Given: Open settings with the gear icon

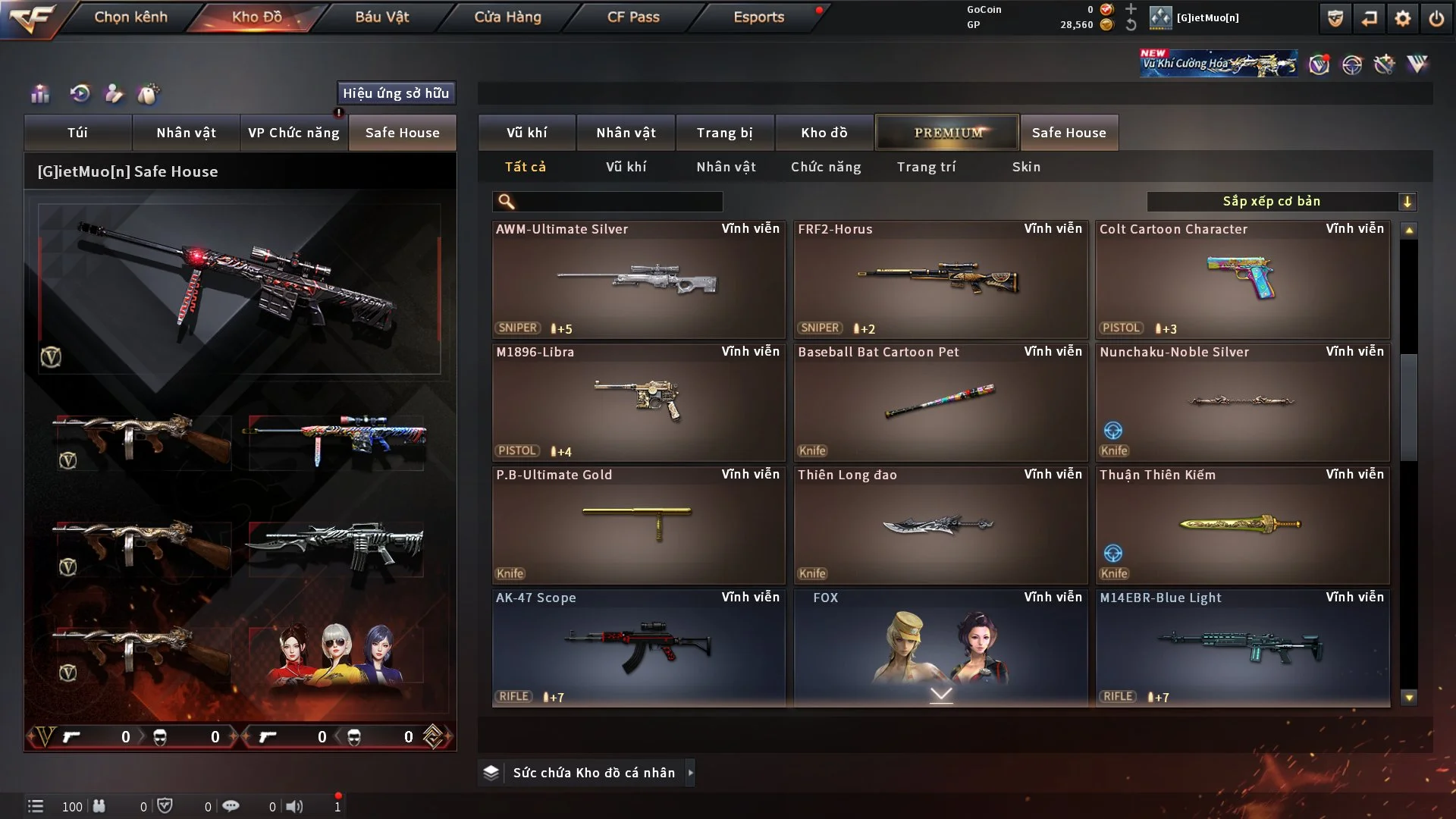Looking at the screenshot, I should [x=1402, y=18].
